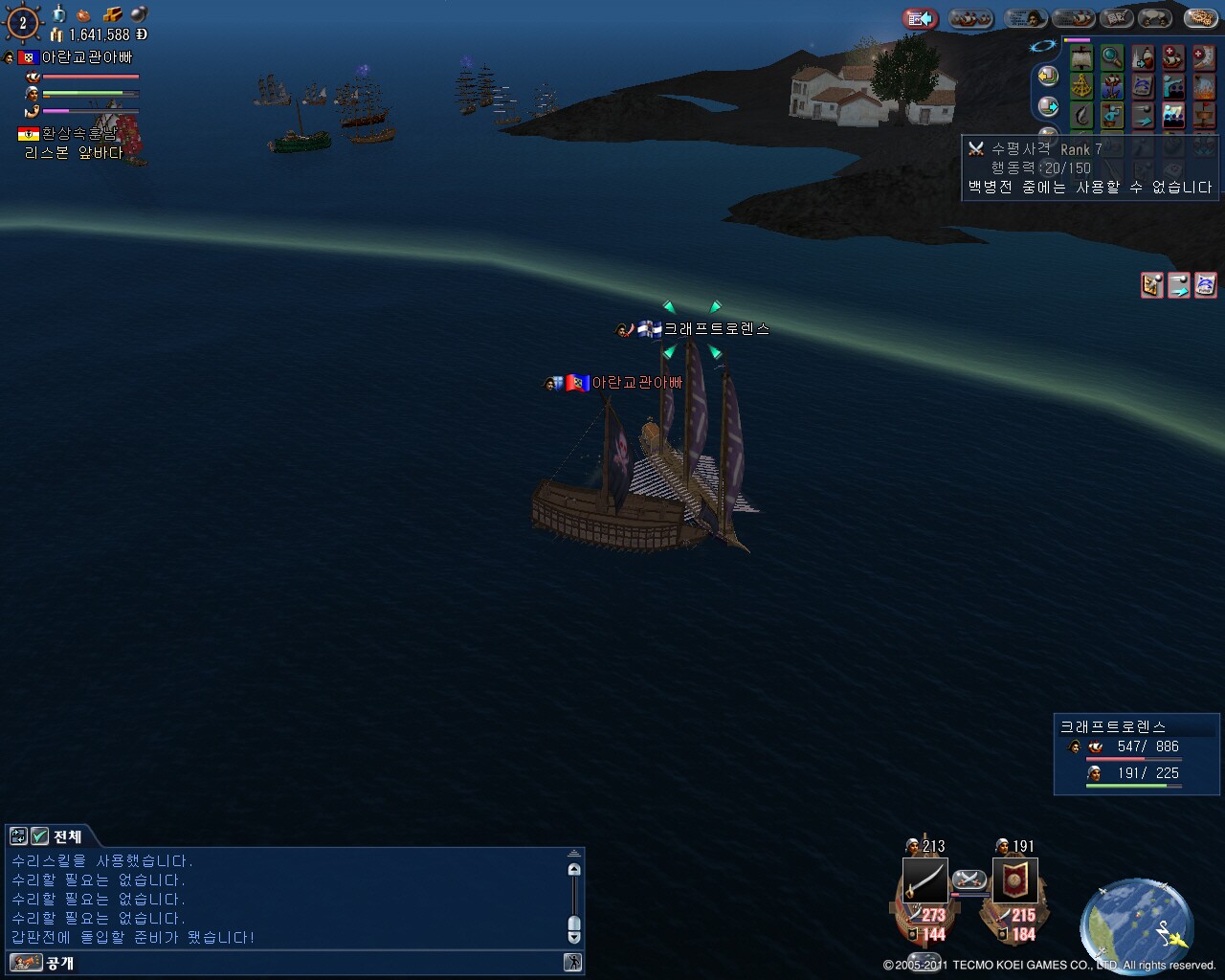
Task: Switch skill panel with yellow arrow button
Action: coord(1048,77)
